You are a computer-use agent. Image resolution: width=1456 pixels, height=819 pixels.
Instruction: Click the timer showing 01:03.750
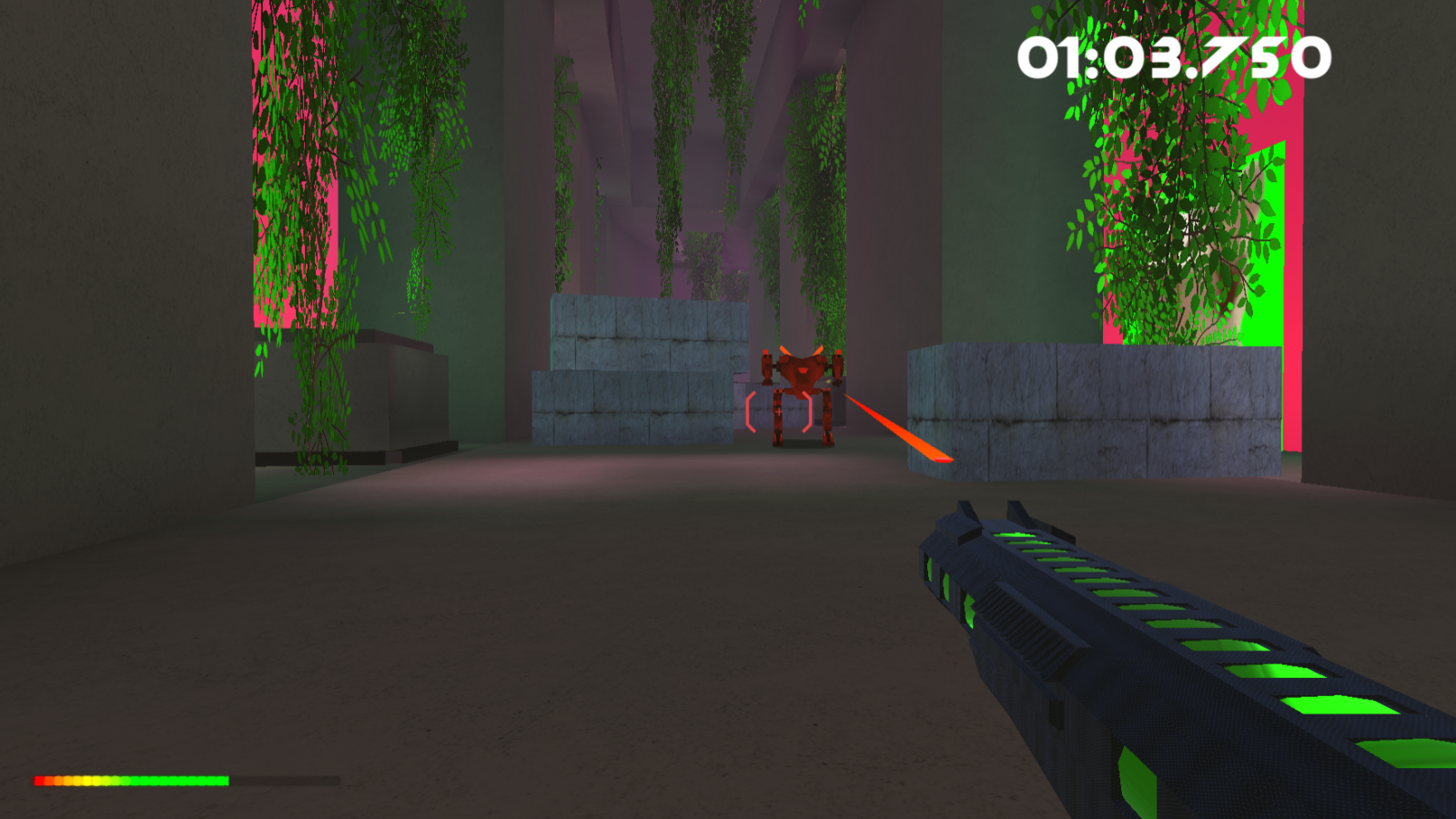tap(1172, 56)
